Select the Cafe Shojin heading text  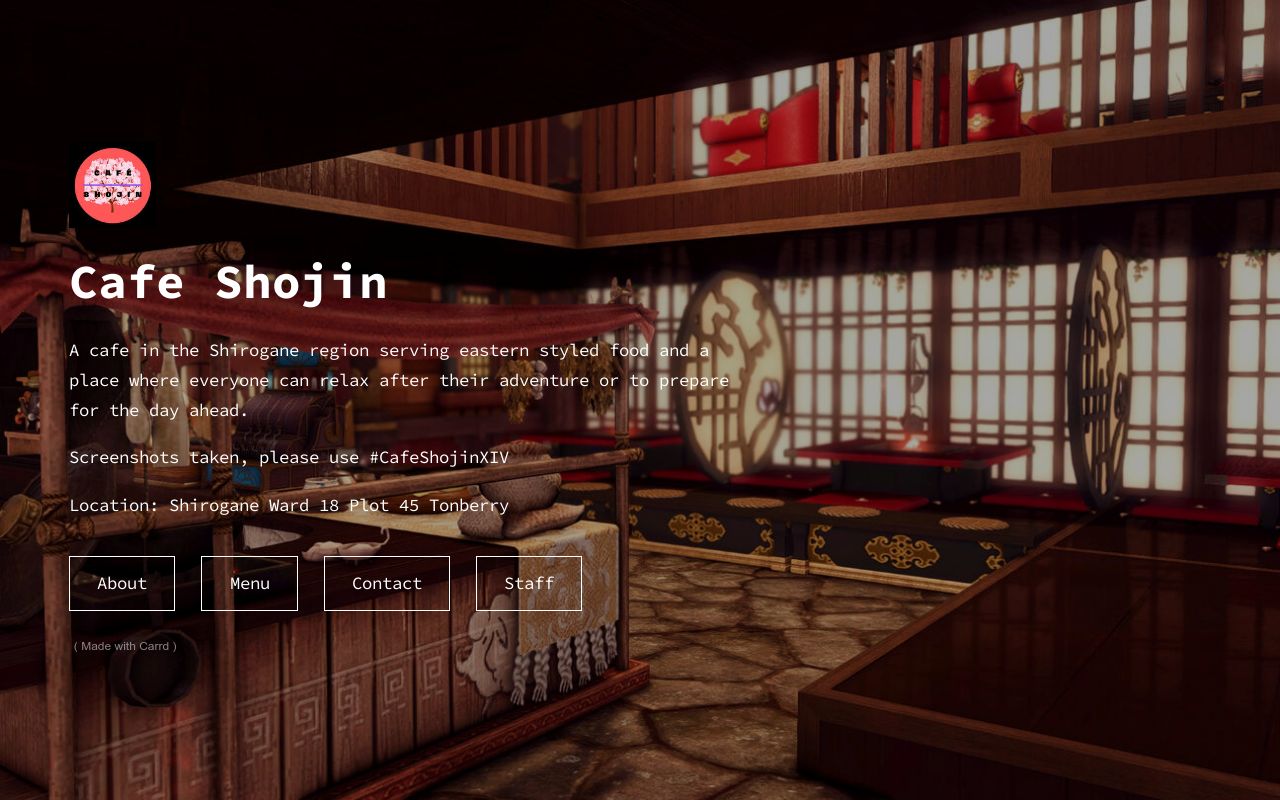point(227,283)
